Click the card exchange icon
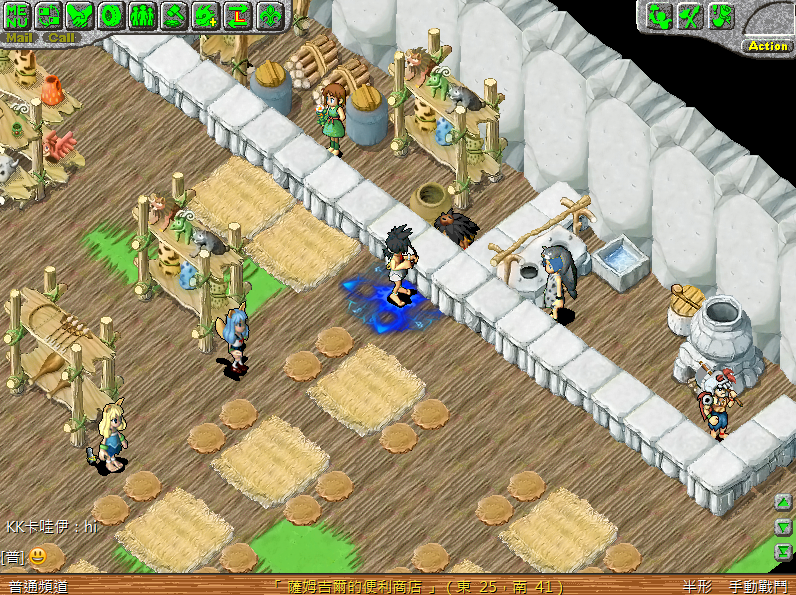The width and height of the screenshot is (796, 595). pos(50,15)
